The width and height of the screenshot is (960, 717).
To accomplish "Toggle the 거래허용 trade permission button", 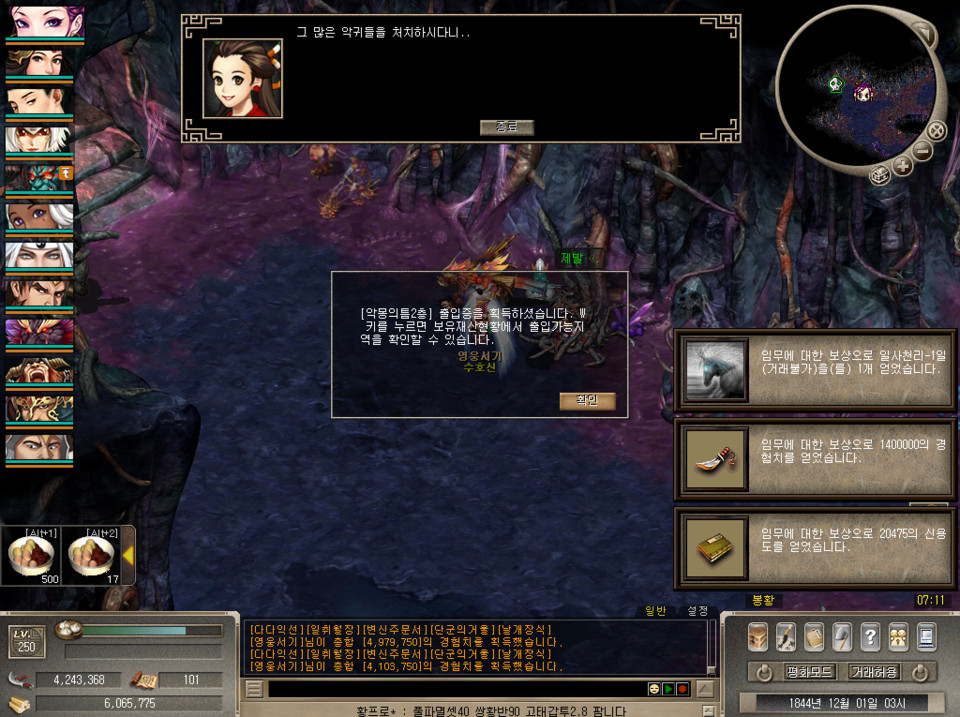I will click(873, 672).
